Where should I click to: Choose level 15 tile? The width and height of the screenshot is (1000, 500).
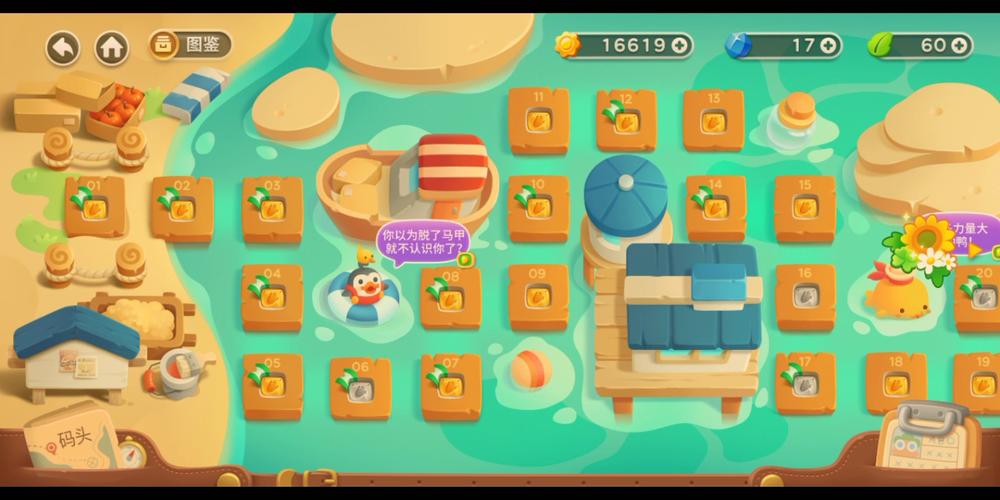coord(805,208)
